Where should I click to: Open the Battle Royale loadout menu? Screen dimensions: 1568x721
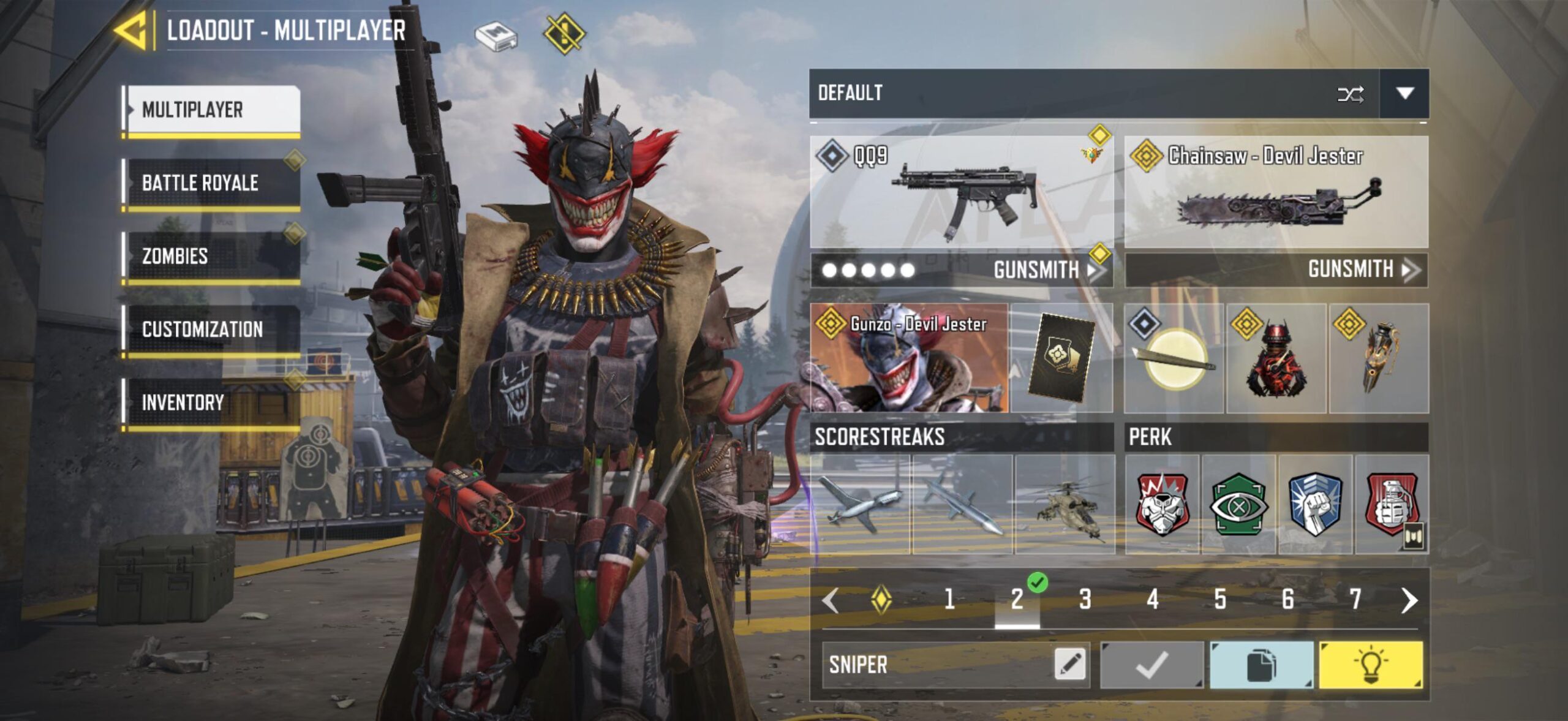pos(211,183)
